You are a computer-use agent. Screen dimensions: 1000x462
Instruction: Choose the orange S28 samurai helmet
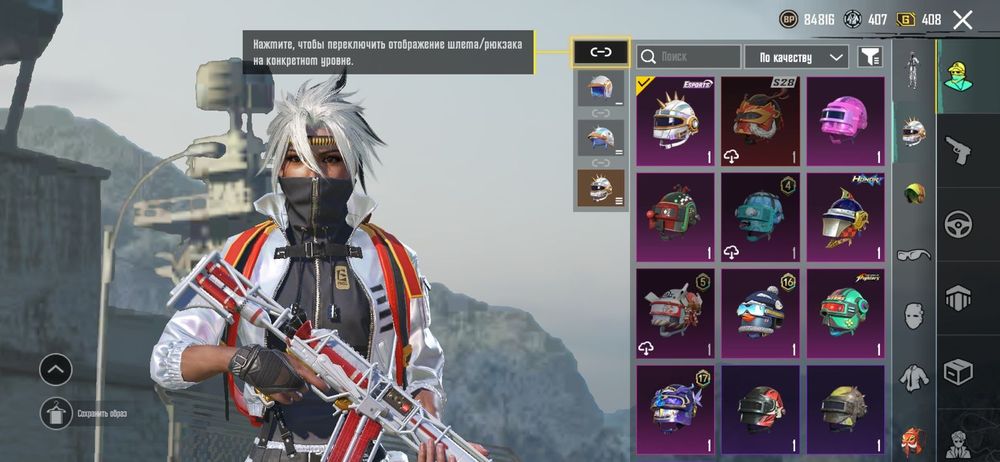(760, 121)
